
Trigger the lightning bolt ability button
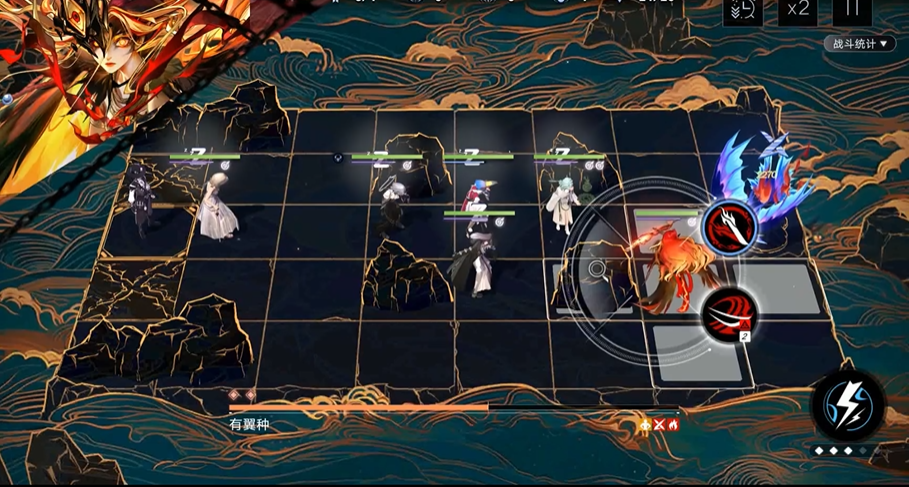[848, 405]
